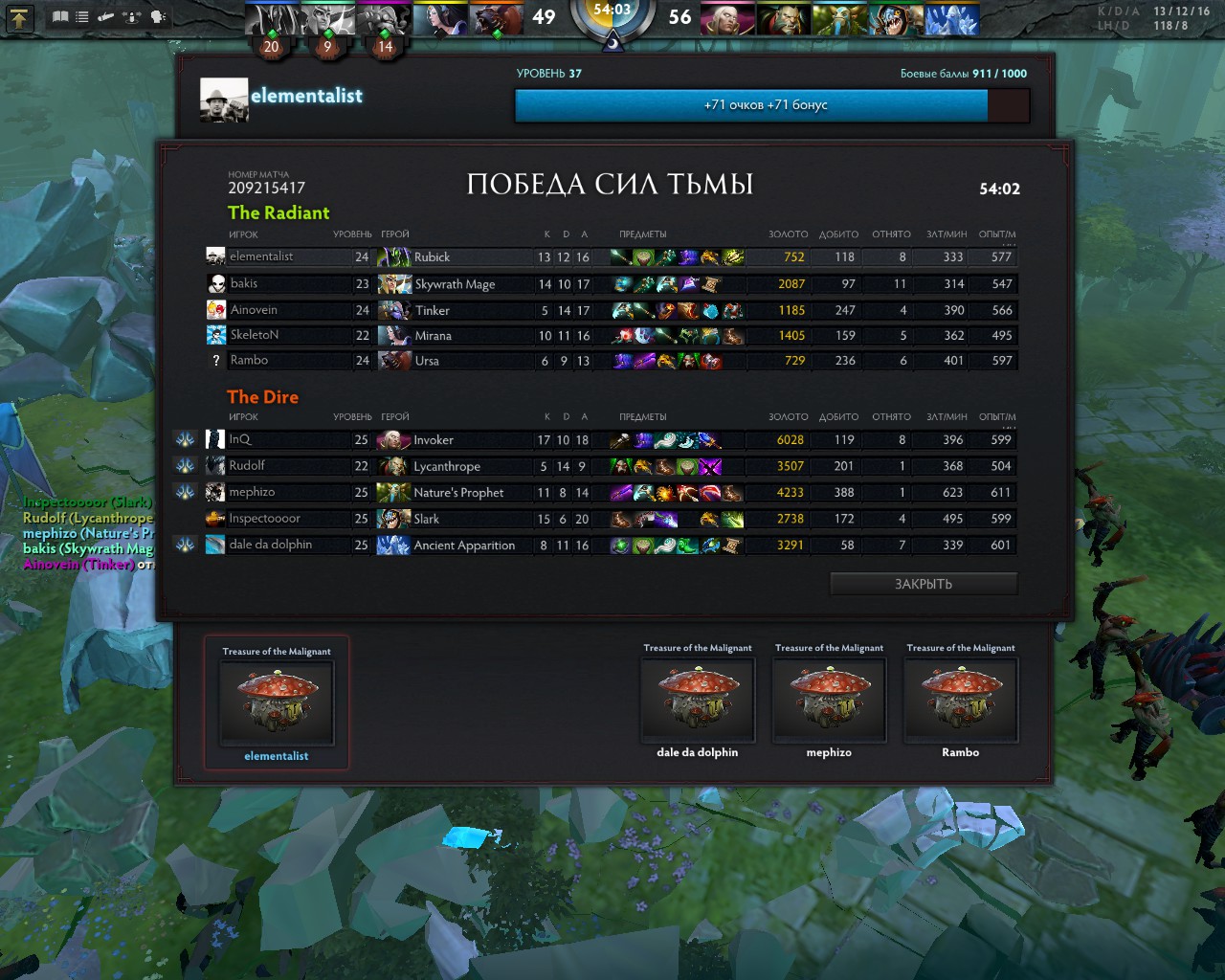Close the post-game scoreboard with ЗАКРЫТЬ
This screenshot has width=1225, height=980.
coord(923,584)
